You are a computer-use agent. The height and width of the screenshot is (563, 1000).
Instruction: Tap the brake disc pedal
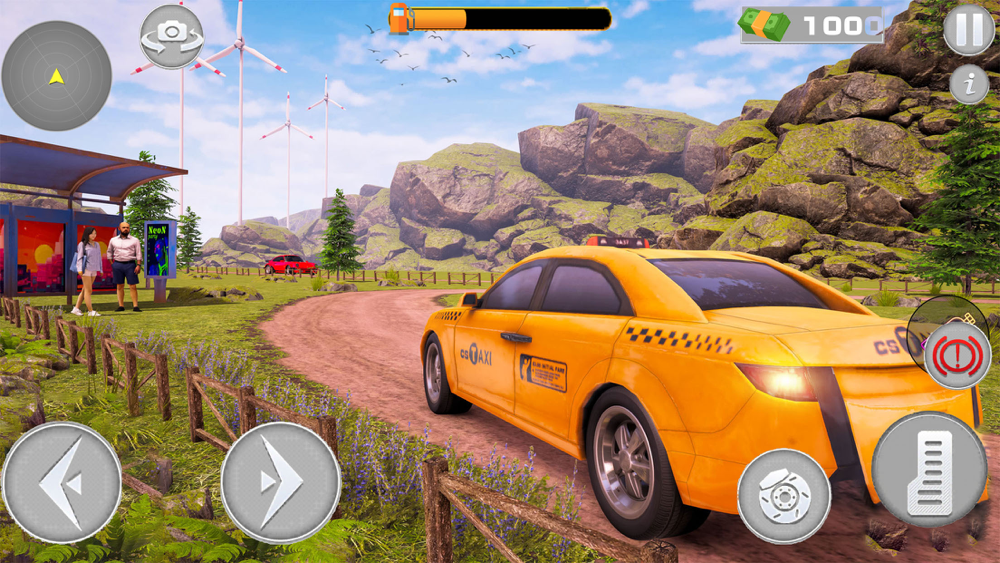coord(784,496)
